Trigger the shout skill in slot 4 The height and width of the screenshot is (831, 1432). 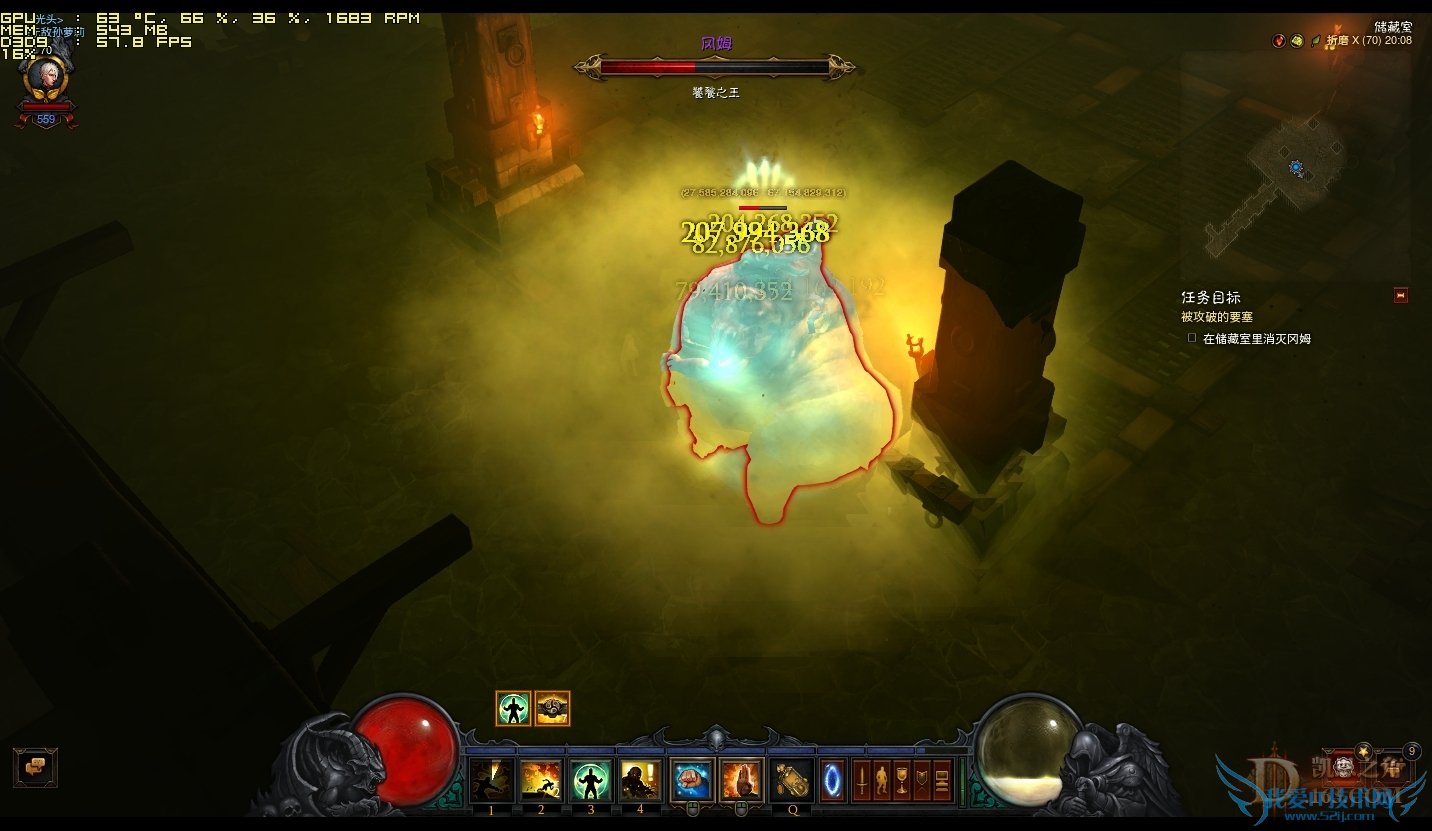[640, 780]
